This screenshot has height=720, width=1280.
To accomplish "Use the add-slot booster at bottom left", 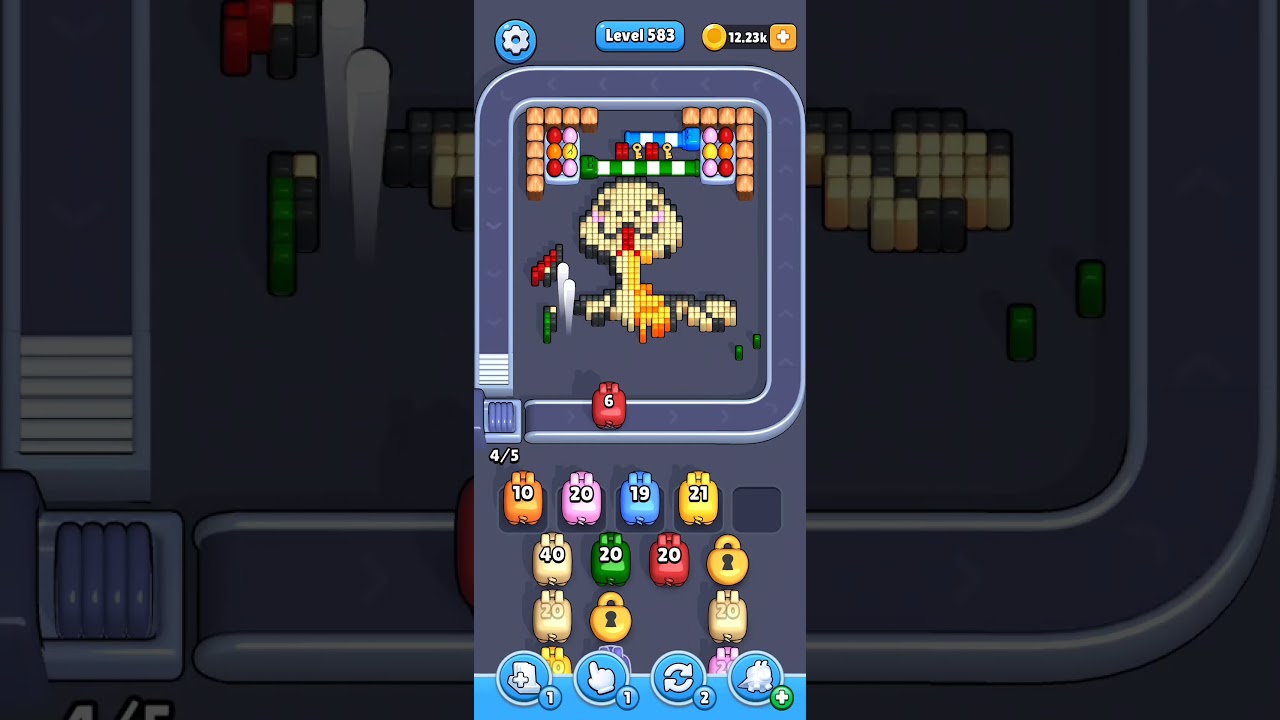I will tap(523, 679).
